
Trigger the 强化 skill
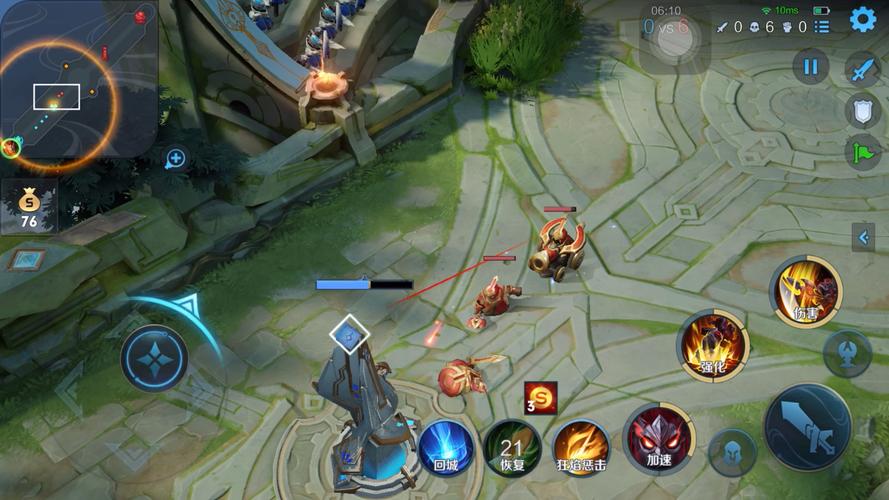tap(713, 345)
